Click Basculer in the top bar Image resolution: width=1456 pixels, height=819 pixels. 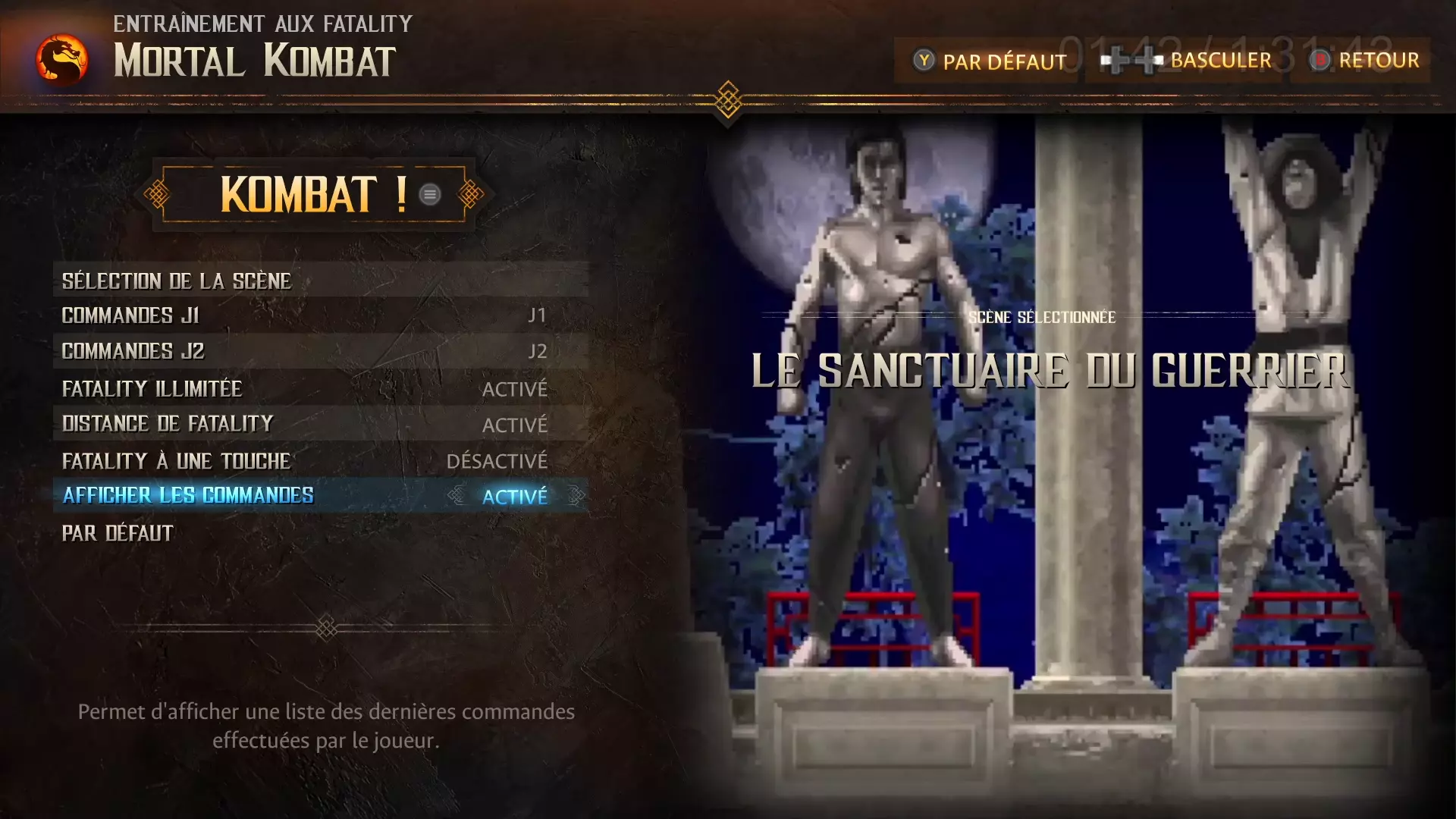tap(1188, 61)
